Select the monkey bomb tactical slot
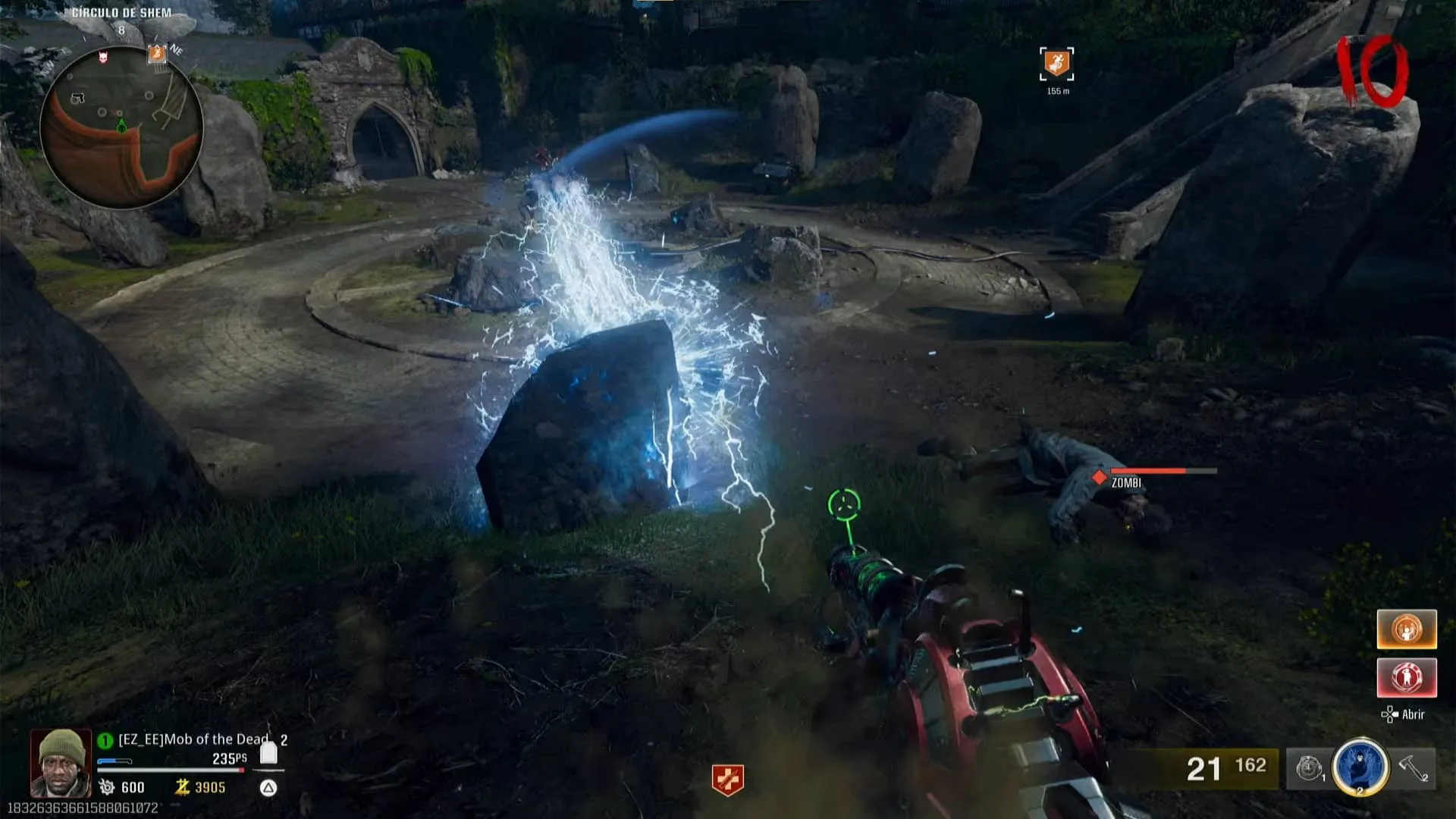This screenshot has height=819, width=1456. 1308,769
